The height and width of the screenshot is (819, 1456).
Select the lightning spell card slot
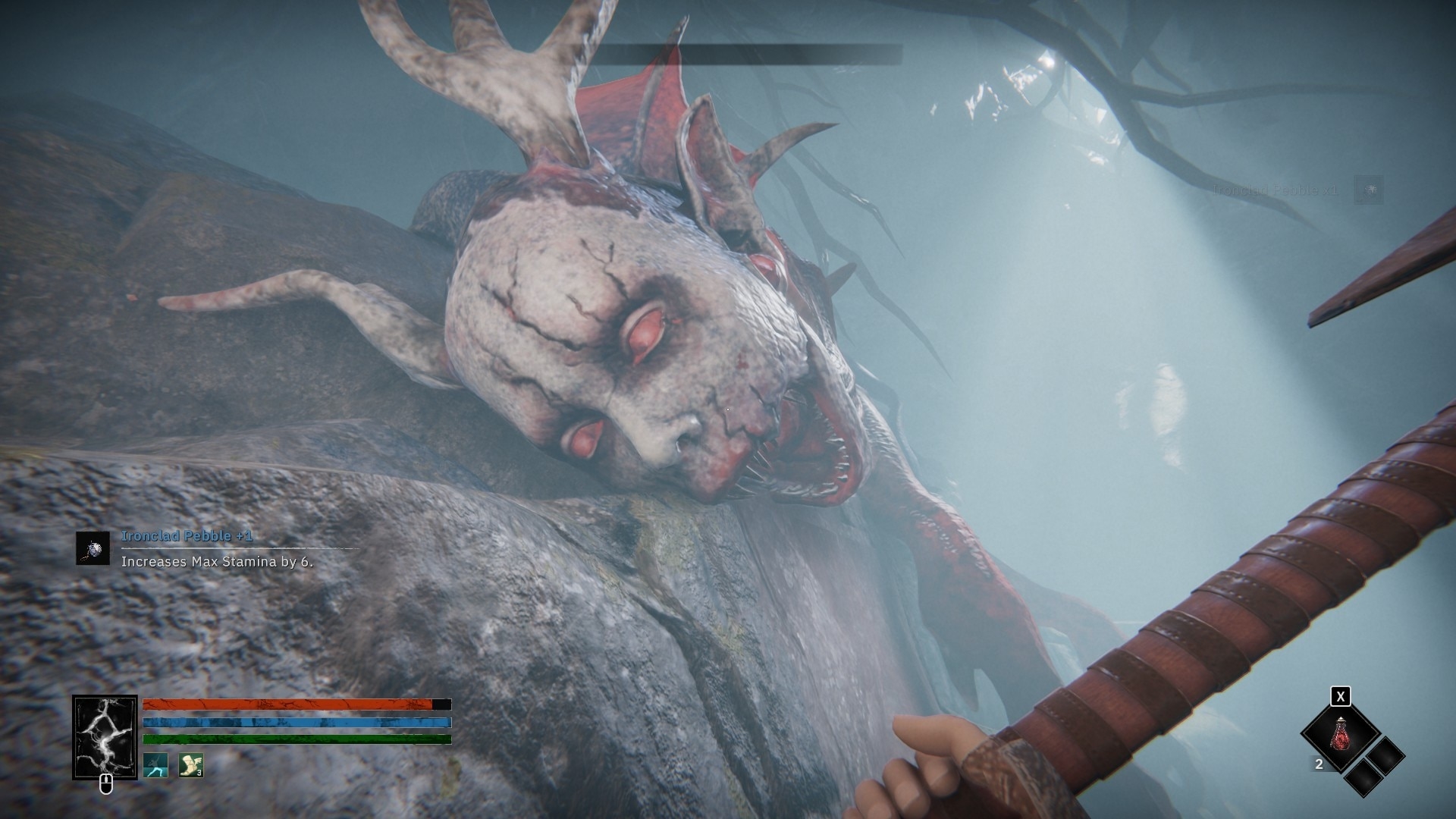(105, 737)
